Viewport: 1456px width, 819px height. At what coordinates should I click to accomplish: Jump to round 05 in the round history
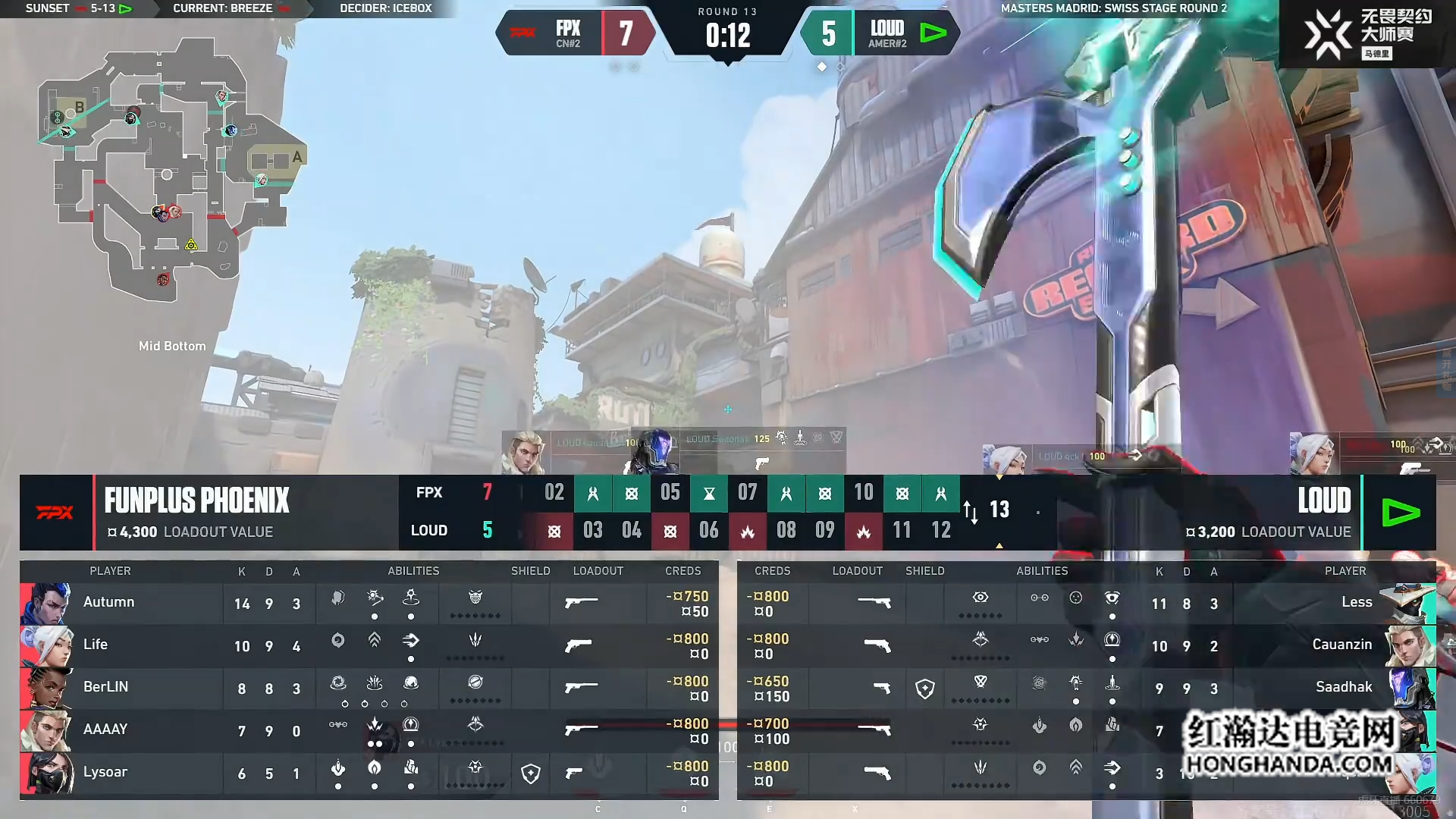(670, 494)
